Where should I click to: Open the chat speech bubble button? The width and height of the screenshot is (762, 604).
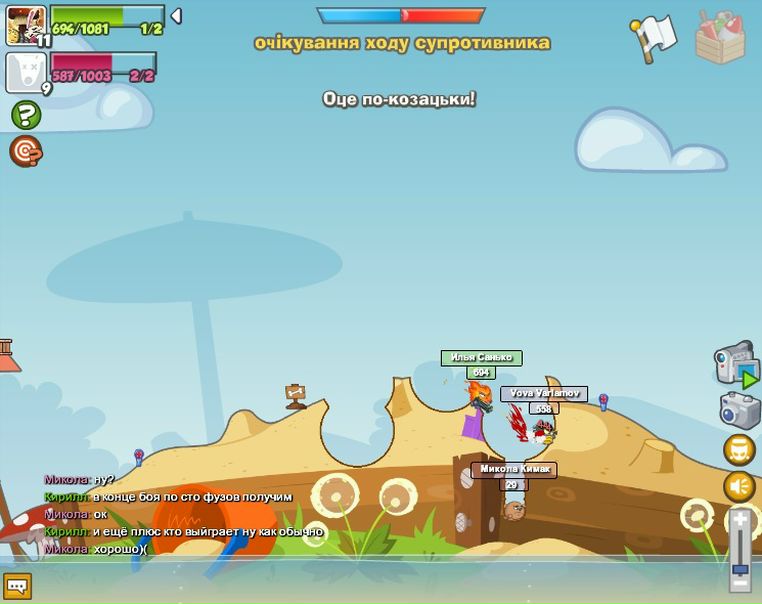17,586
